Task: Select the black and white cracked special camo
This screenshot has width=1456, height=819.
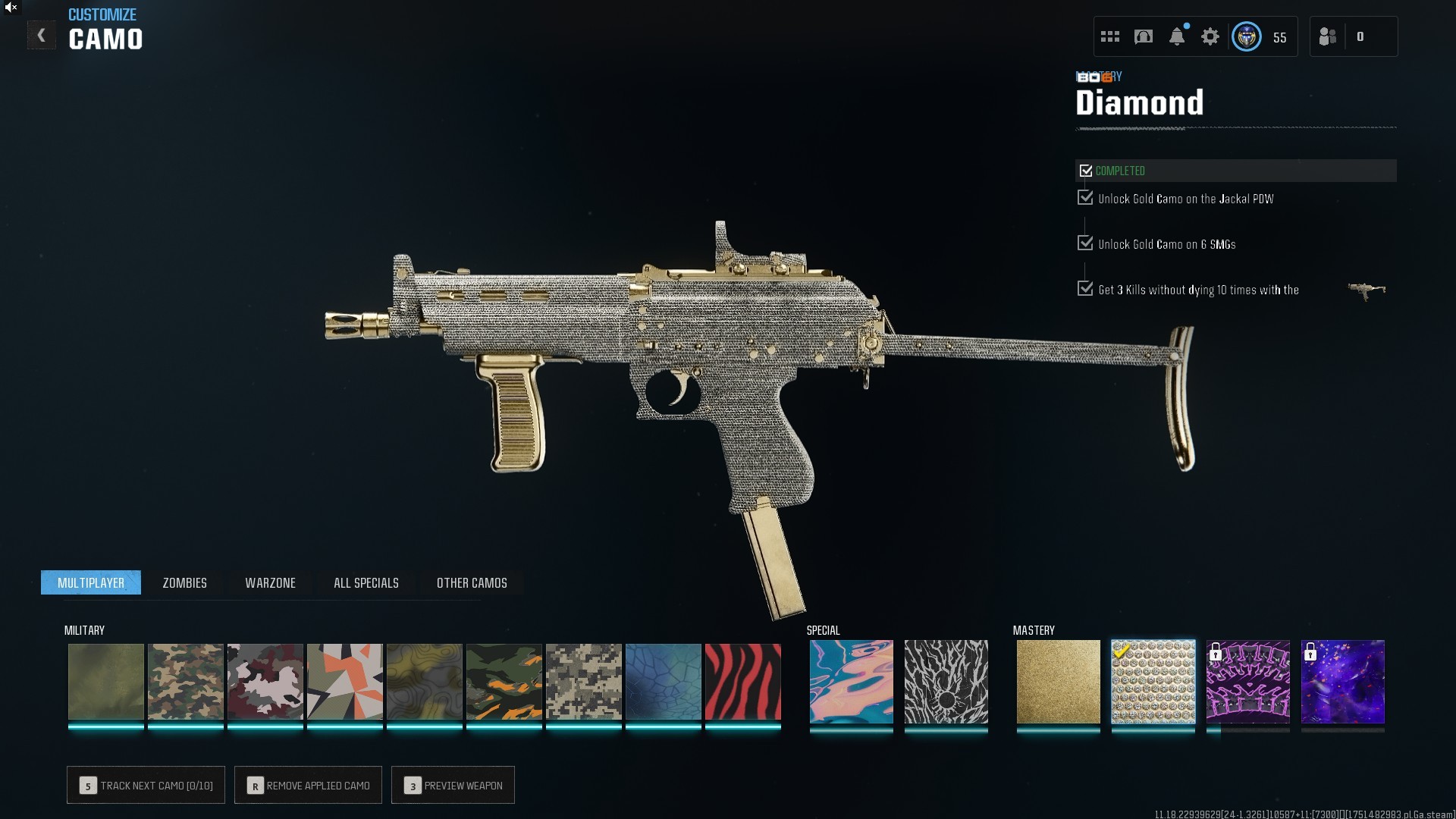Action: click(x=946, y=682)
